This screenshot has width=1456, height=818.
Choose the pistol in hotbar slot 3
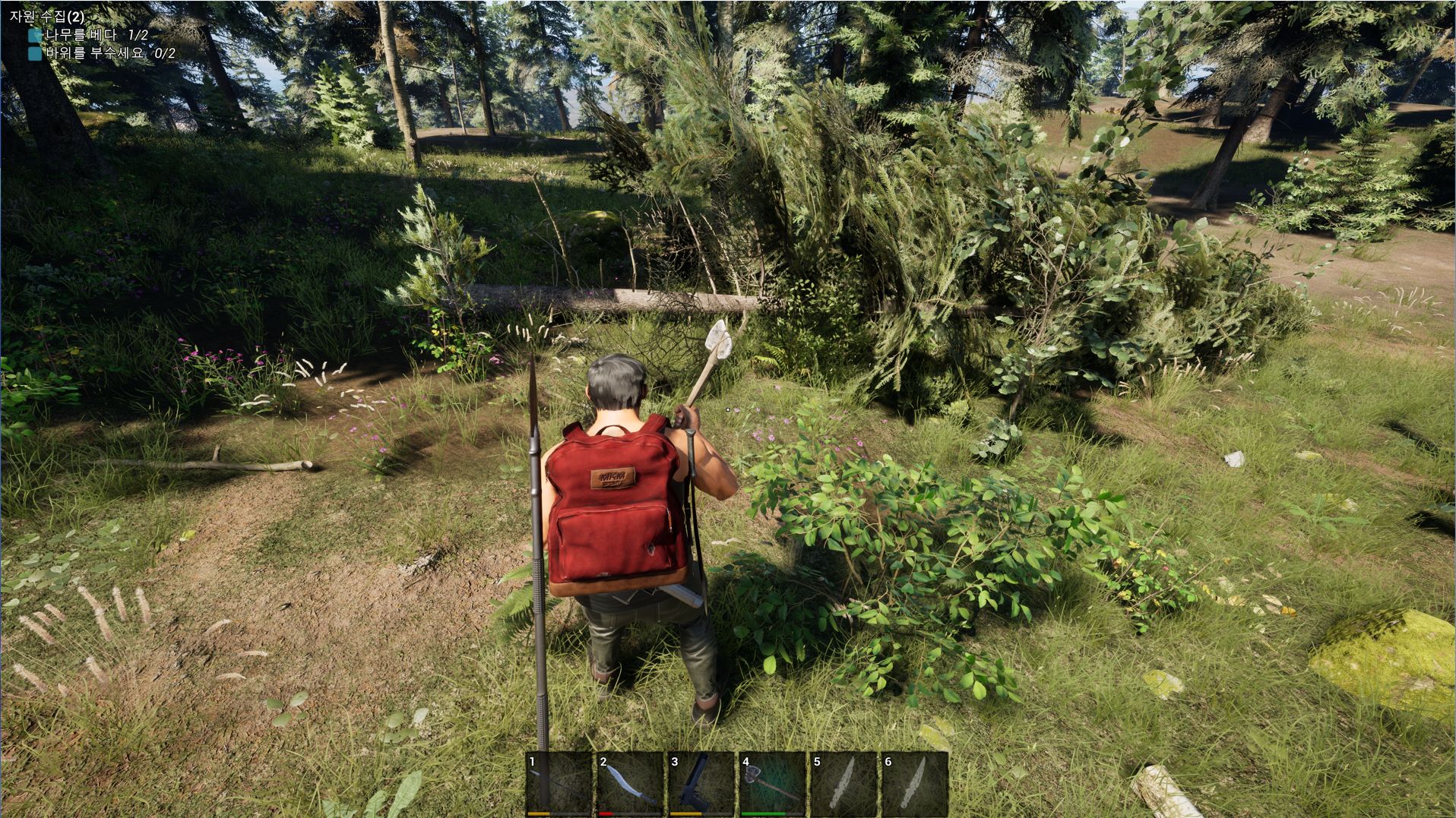point(700,783)
